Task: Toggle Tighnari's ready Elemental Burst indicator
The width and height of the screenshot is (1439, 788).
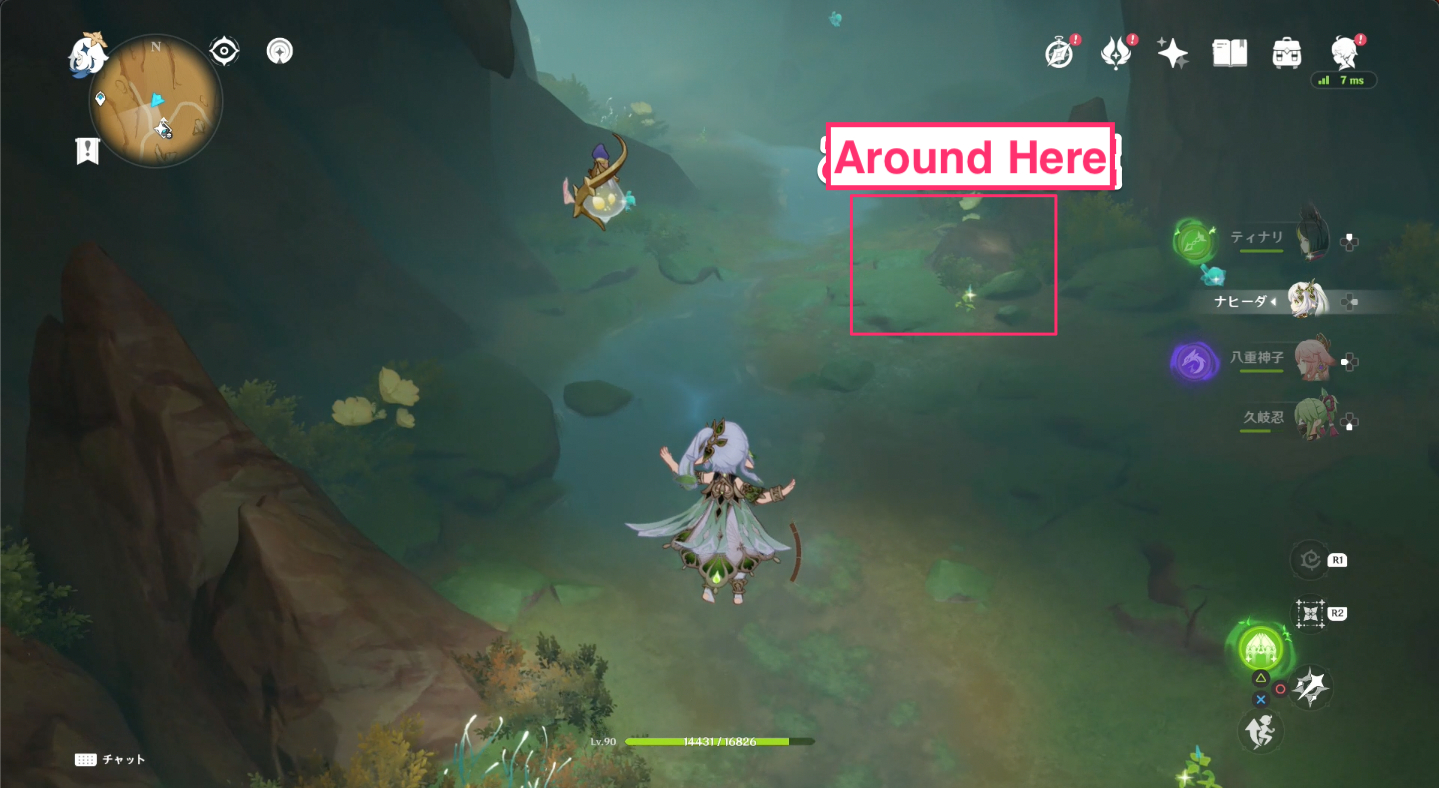Action: [x=1196, y=240]
